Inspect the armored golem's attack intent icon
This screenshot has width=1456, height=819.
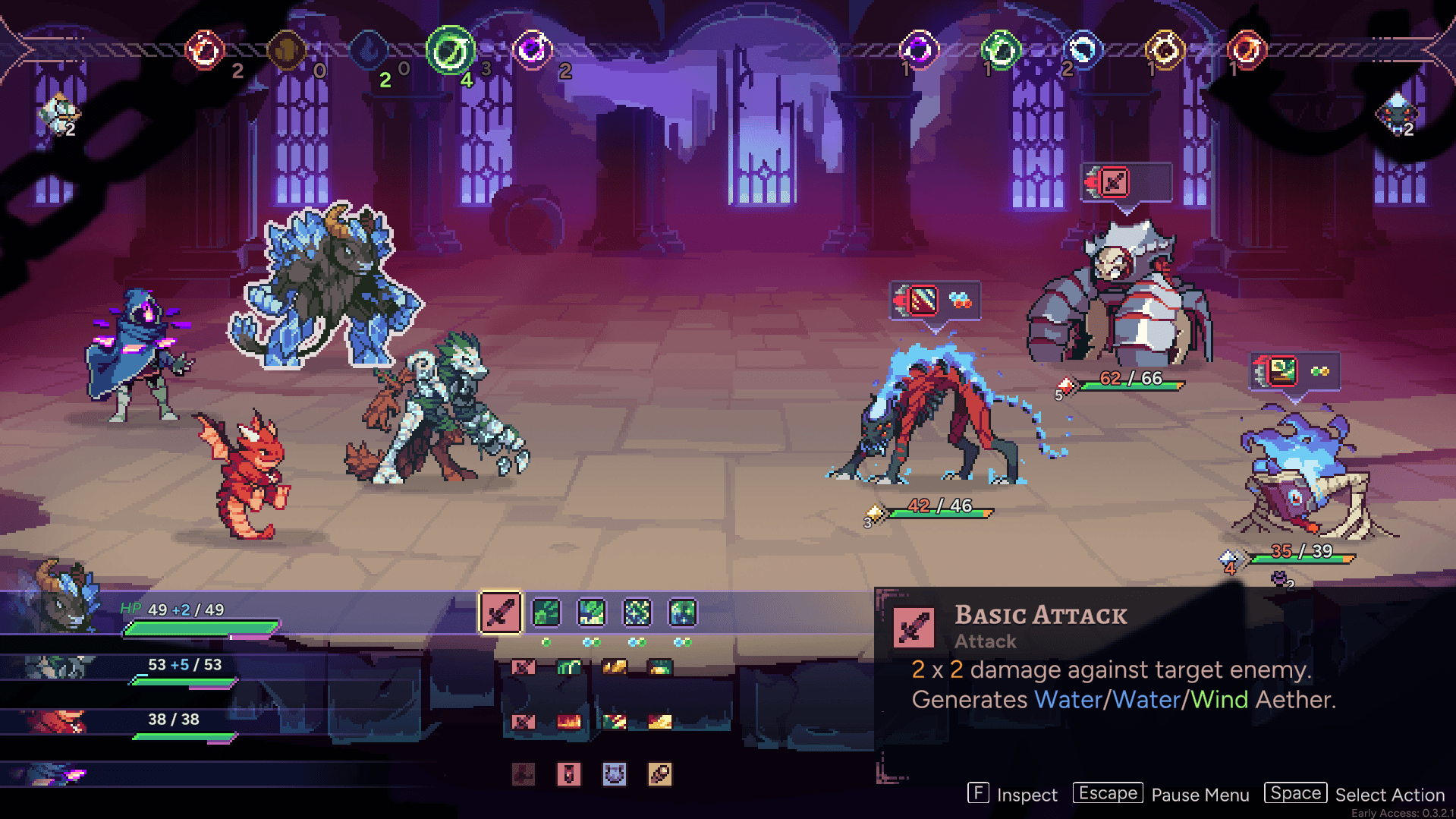[x=1114, y=182]
